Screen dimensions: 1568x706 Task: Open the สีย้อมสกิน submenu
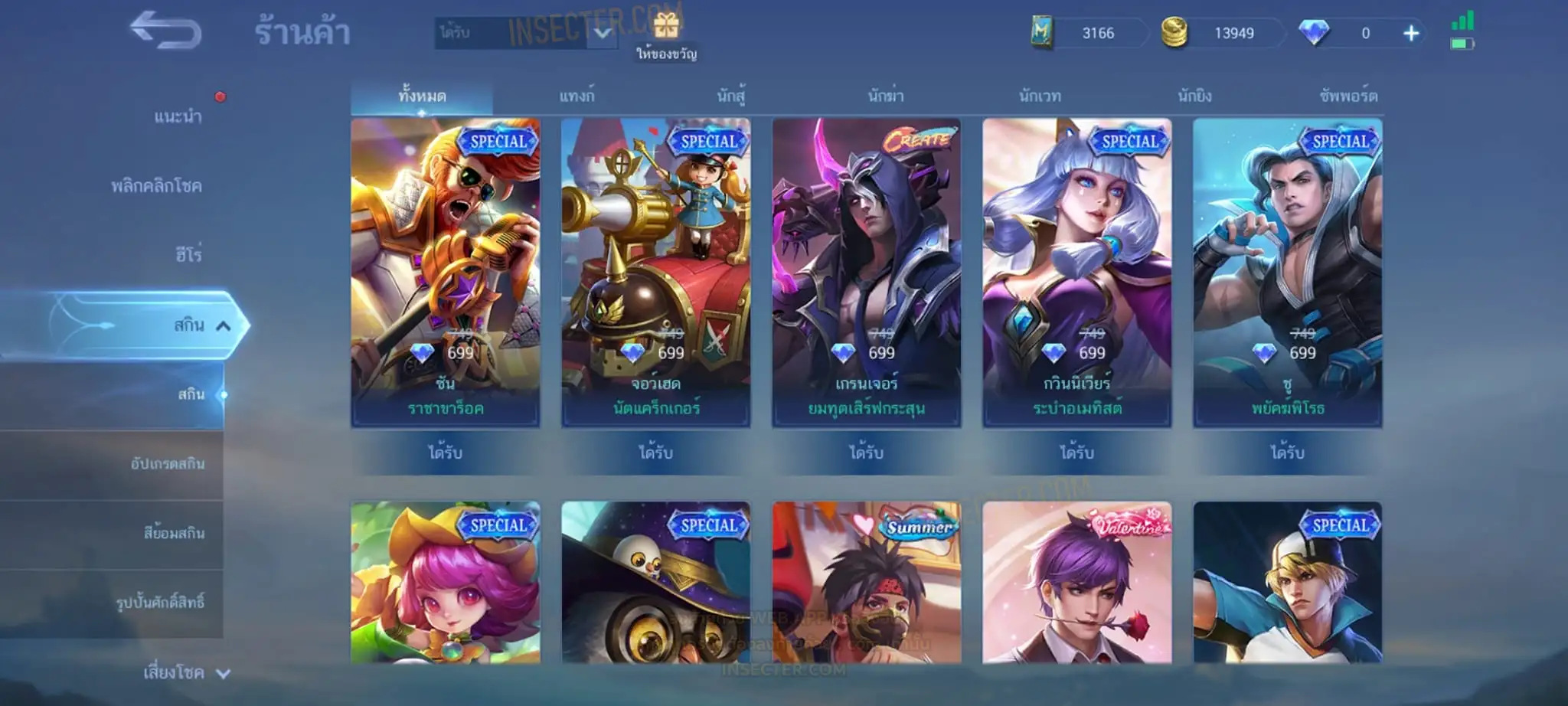[174, 533]
